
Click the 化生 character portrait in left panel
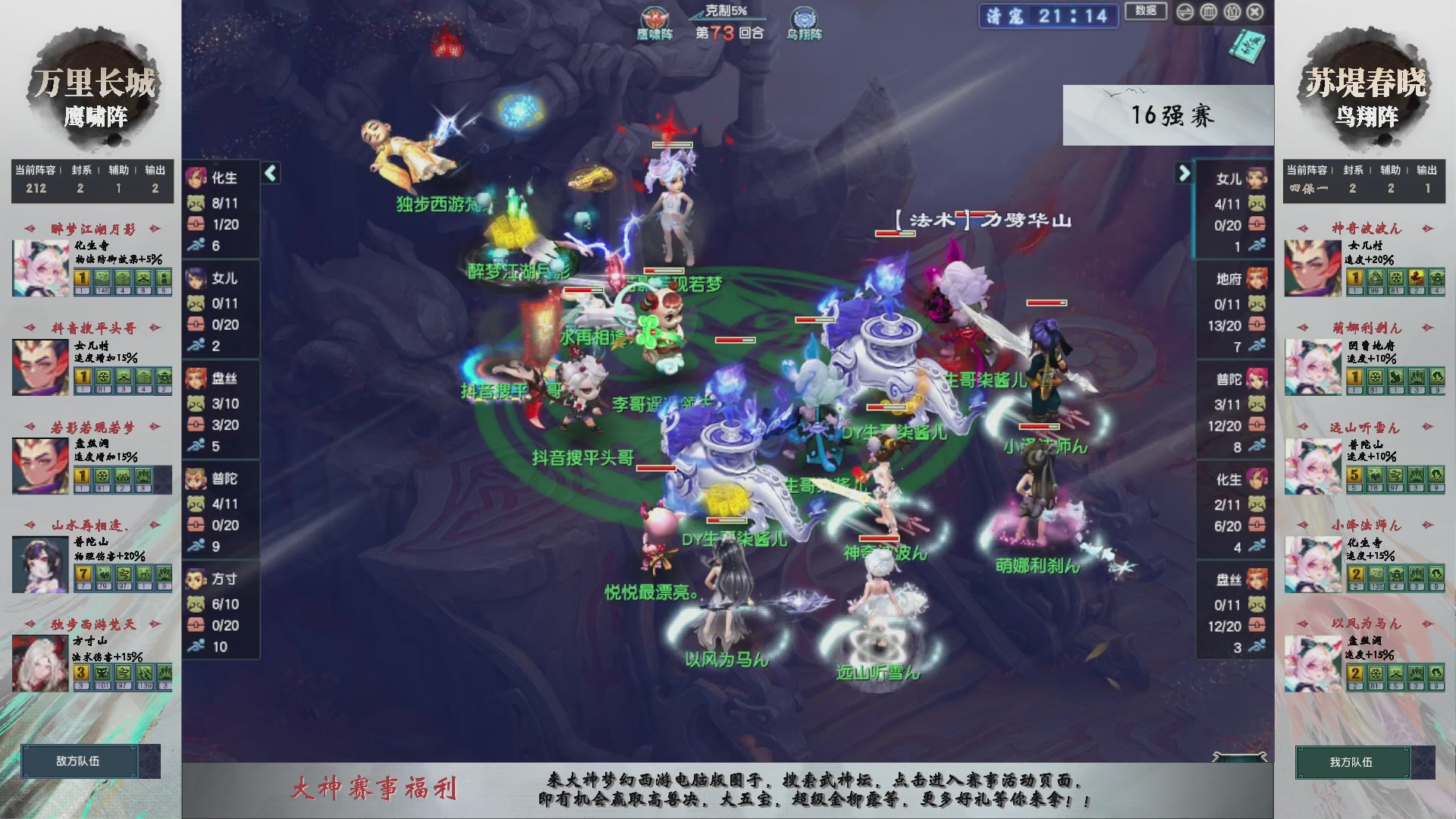[196, 177]
